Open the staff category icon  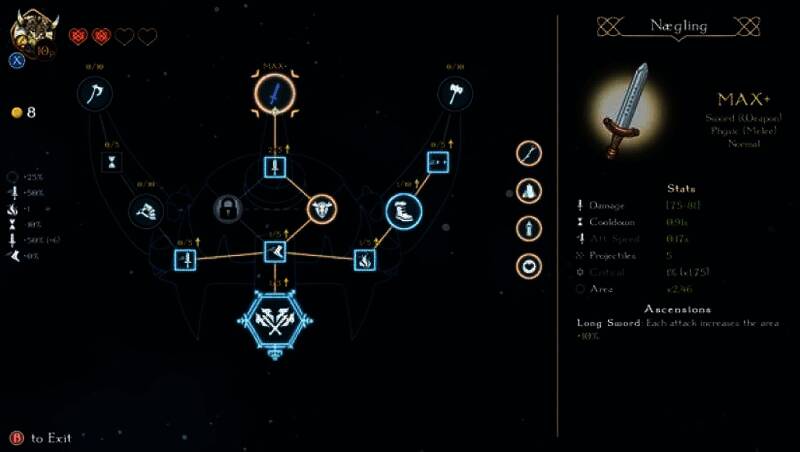(528, 153)
